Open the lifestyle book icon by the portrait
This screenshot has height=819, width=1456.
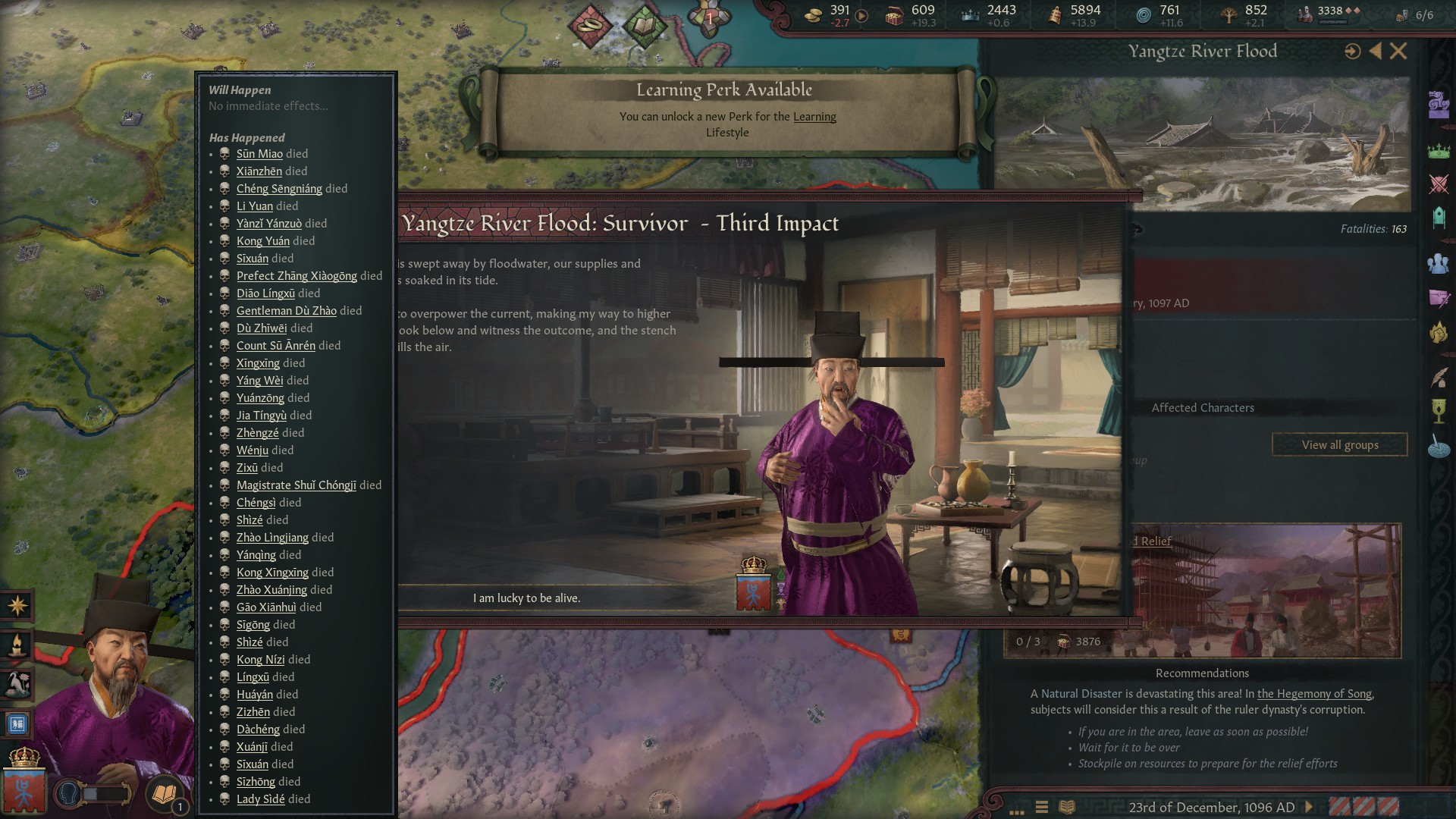click(165, 793)
